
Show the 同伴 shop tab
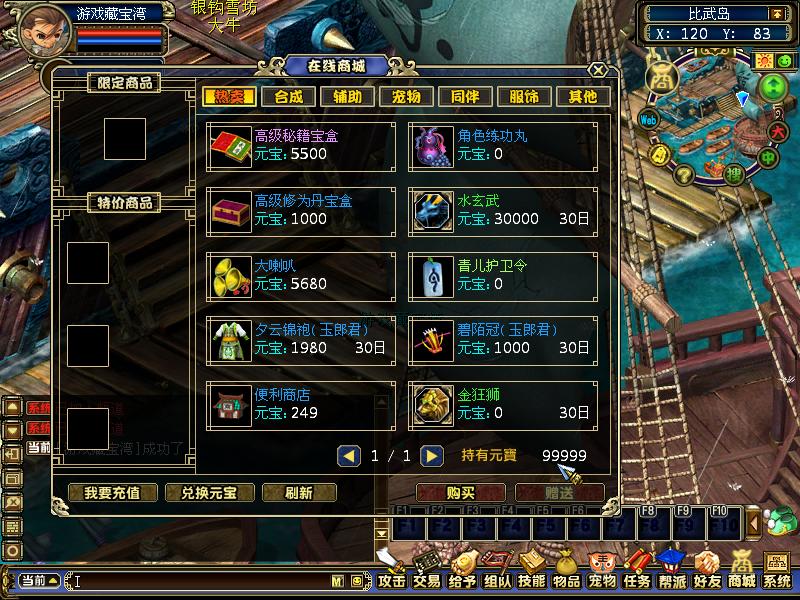(465, 97)
